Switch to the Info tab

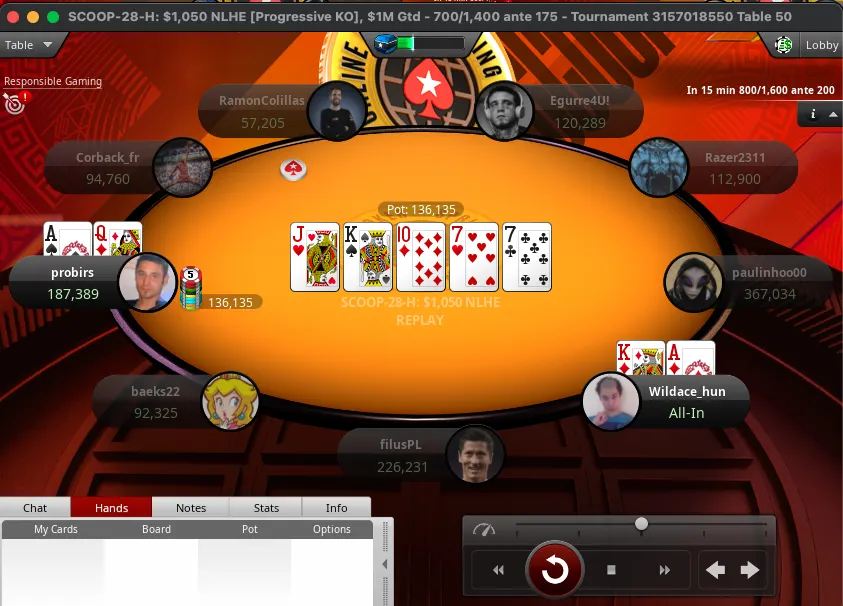[x=336, y=508]
